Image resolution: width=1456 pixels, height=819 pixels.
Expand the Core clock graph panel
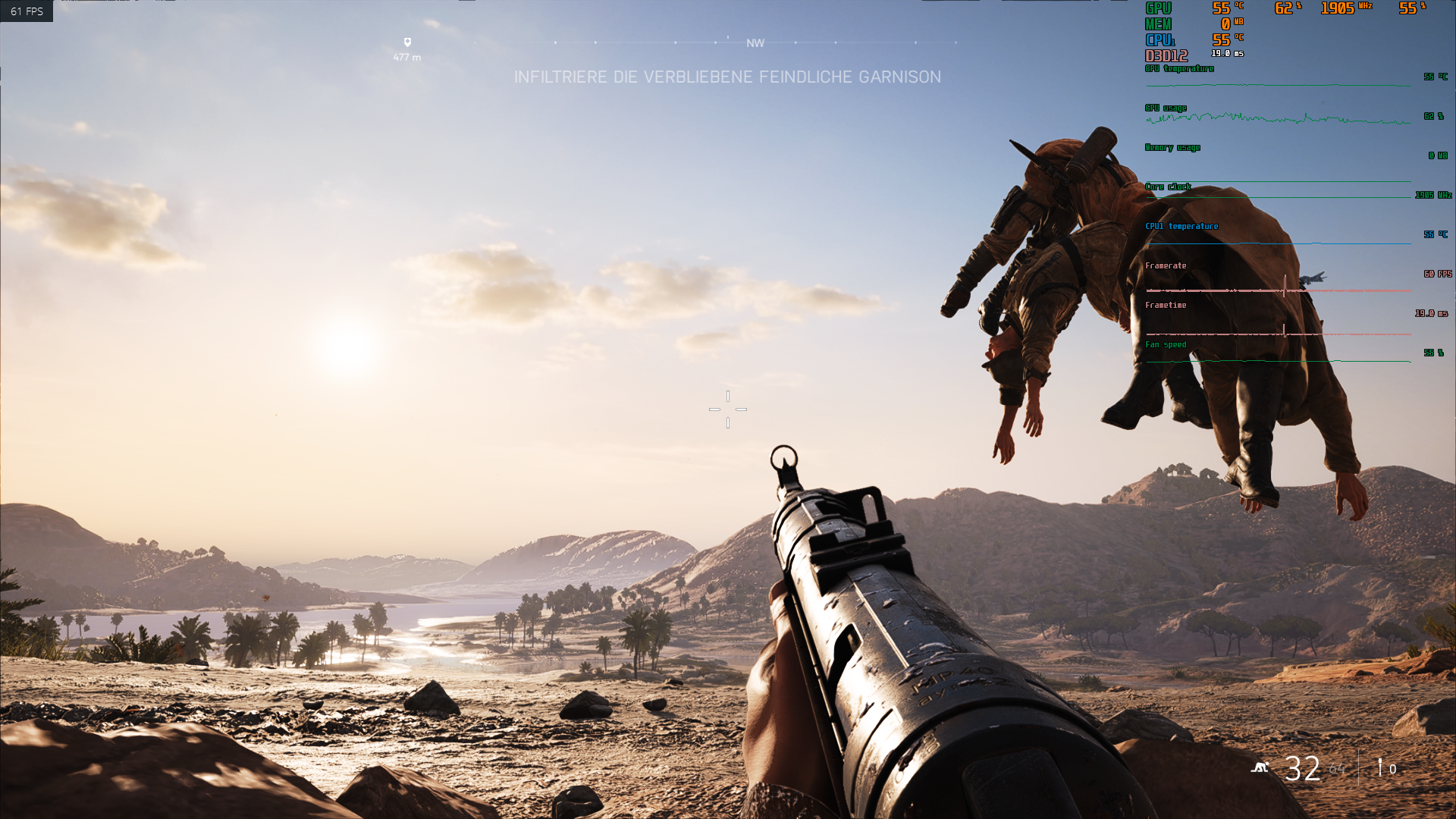1168,186
